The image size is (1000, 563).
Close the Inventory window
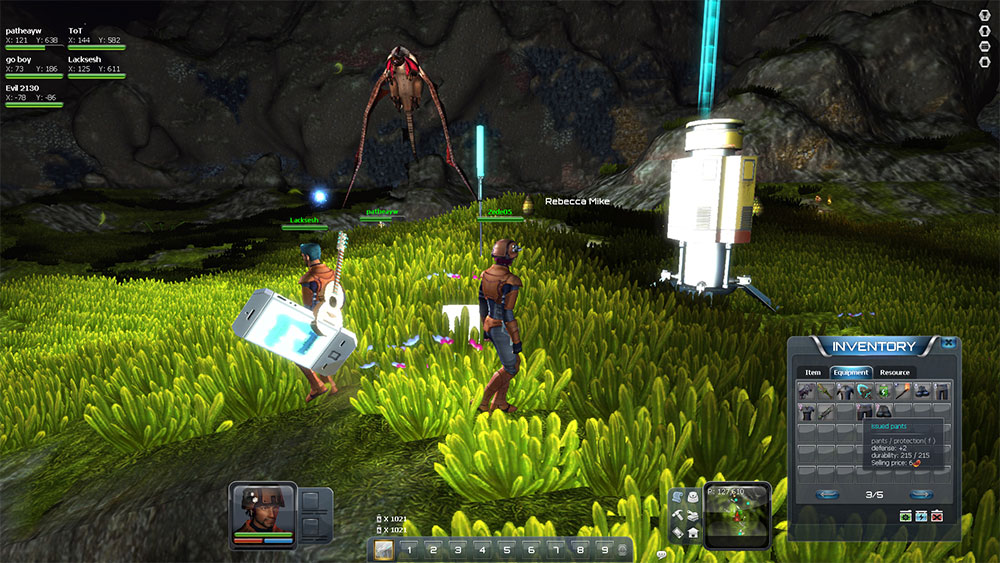[947, 343]
